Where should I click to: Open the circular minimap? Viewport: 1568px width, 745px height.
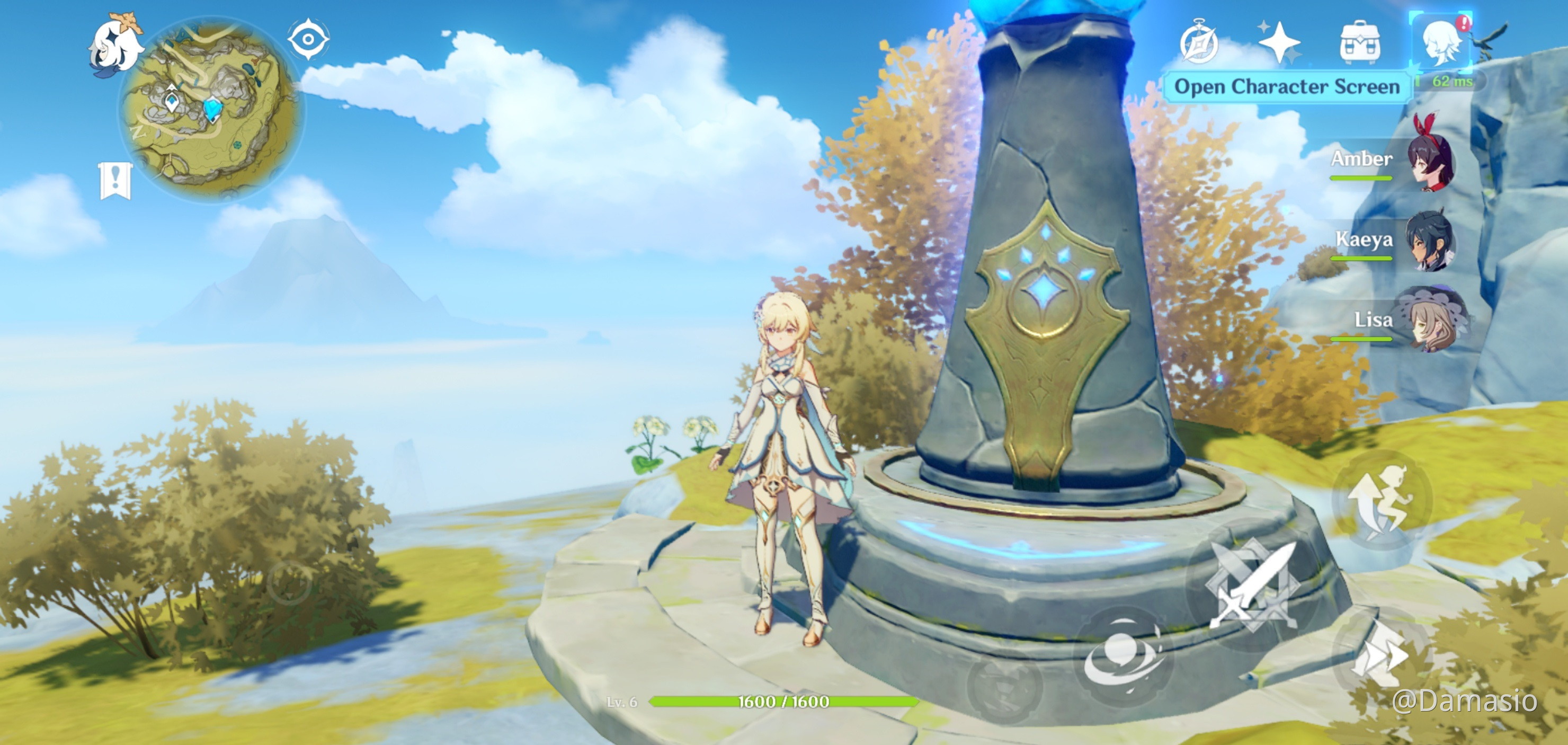click(x=210, y=110)
